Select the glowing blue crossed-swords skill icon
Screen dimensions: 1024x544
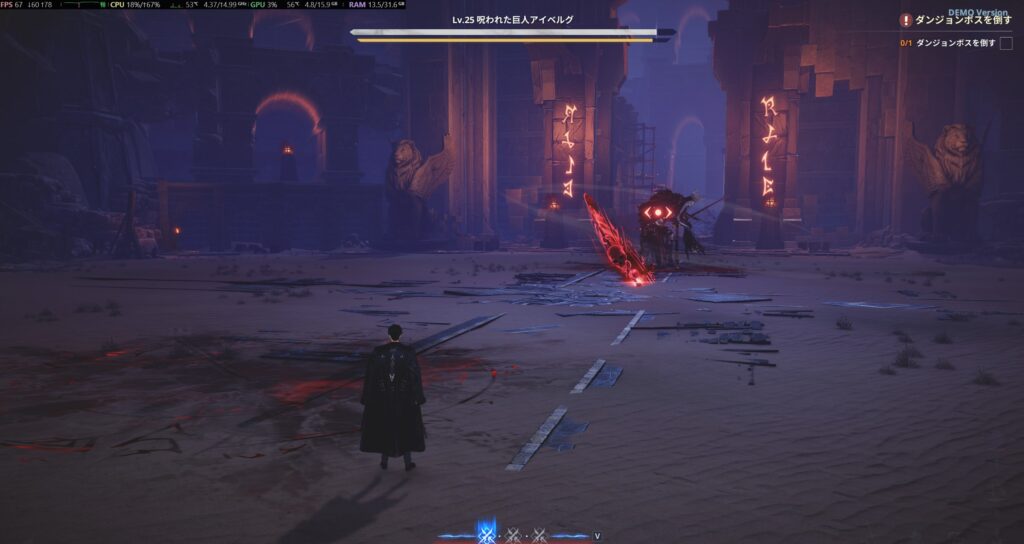[487, 533]
